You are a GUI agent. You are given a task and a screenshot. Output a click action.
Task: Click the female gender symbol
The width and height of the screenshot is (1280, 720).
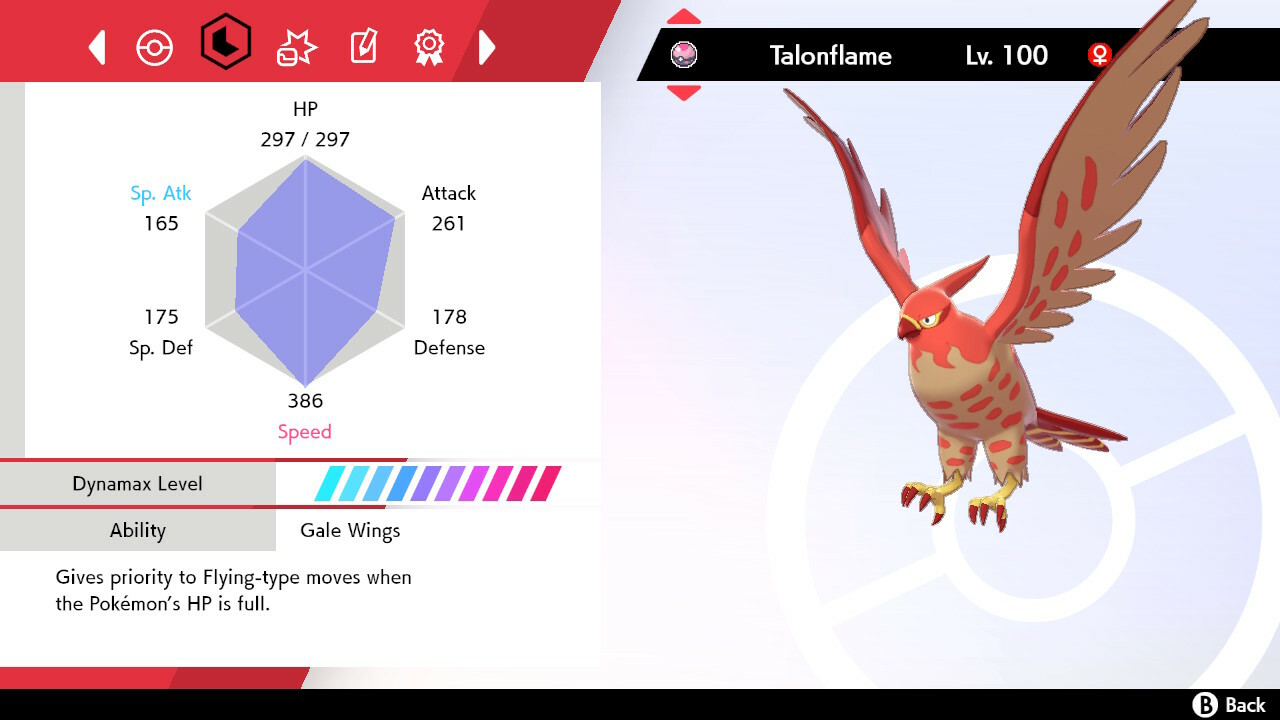click(1099, 56)
